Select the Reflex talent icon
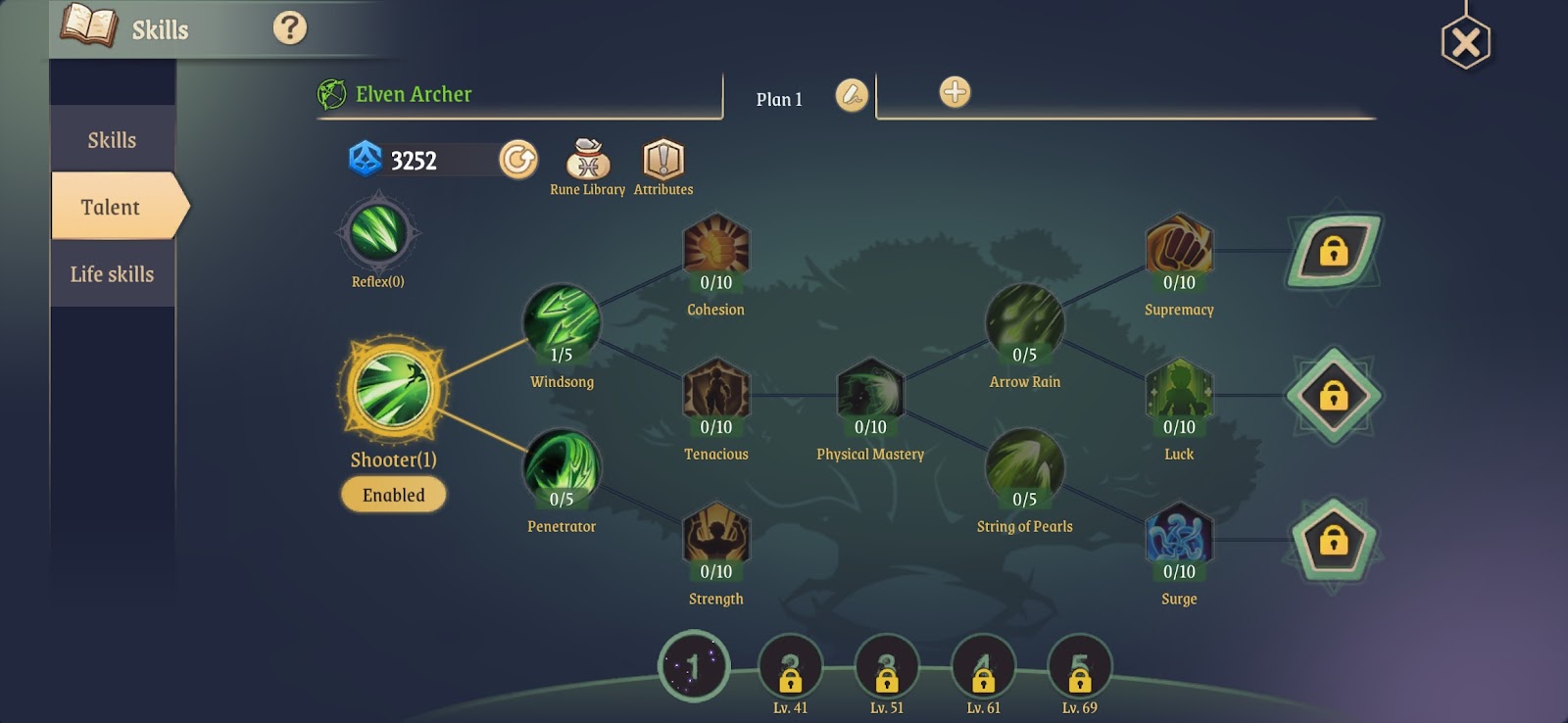Image resolution: width=1568 pixels, height=723 pixels. point(378,233)
